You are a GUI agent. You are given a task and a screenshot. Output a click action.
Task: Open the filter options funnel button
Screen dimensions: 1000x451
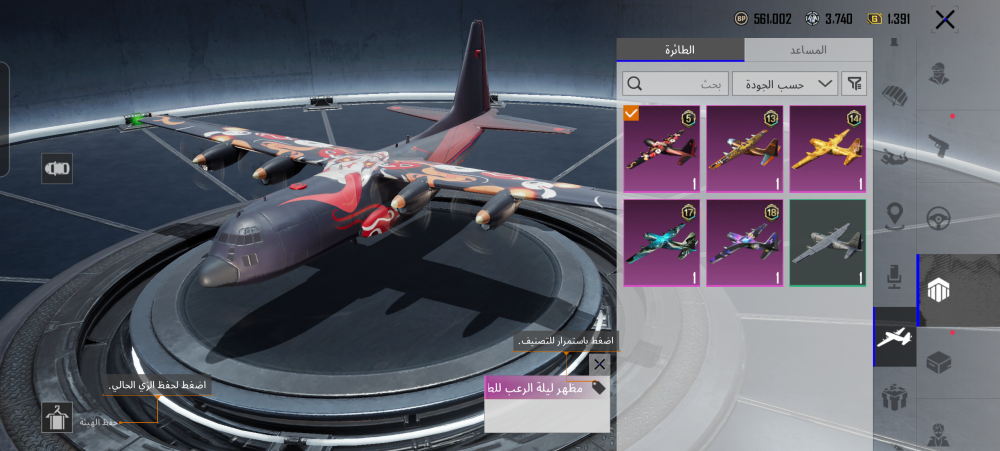[855, 84]
